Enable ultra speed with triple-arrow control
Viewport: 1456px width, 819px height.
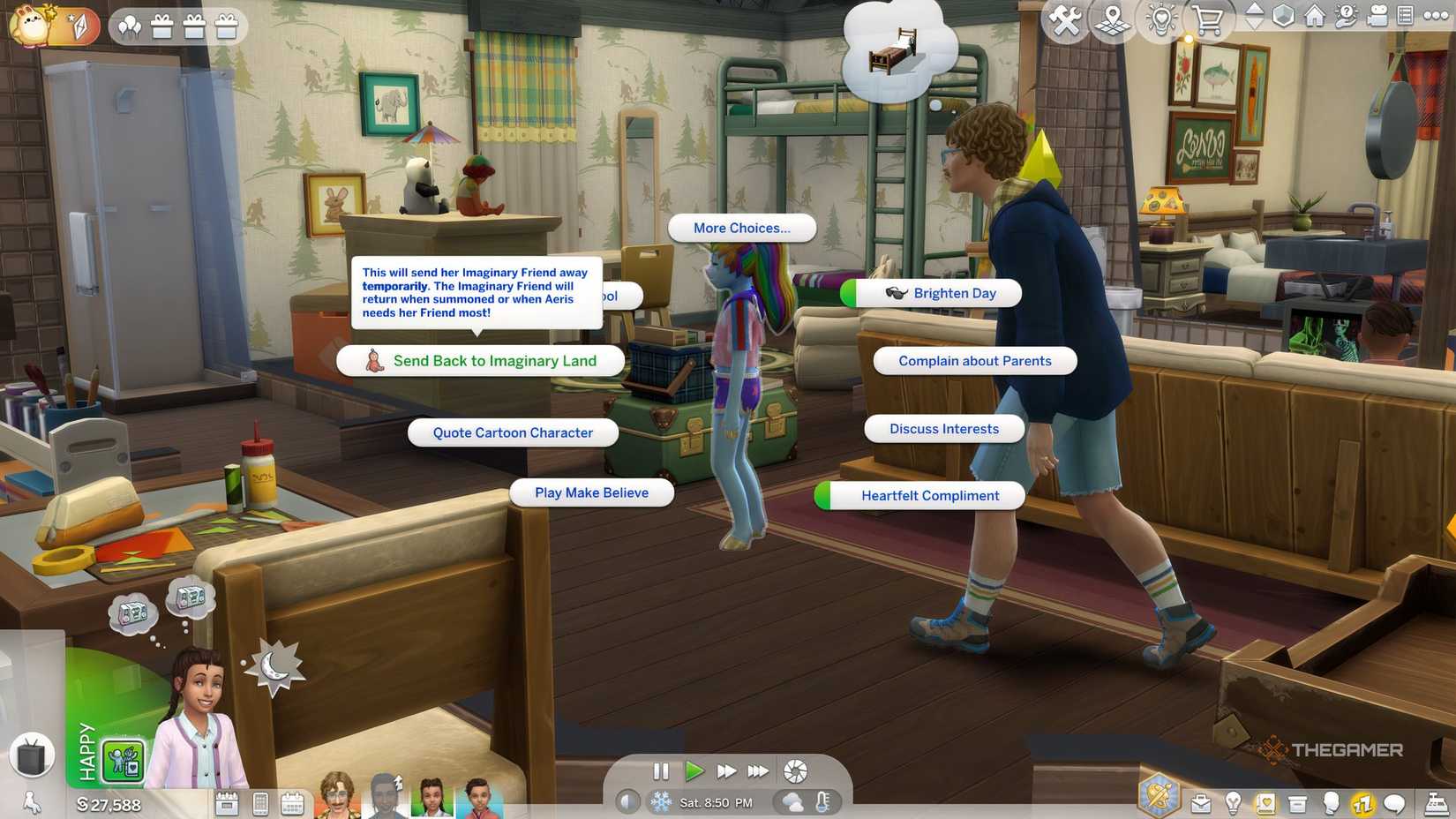point(757,770)
